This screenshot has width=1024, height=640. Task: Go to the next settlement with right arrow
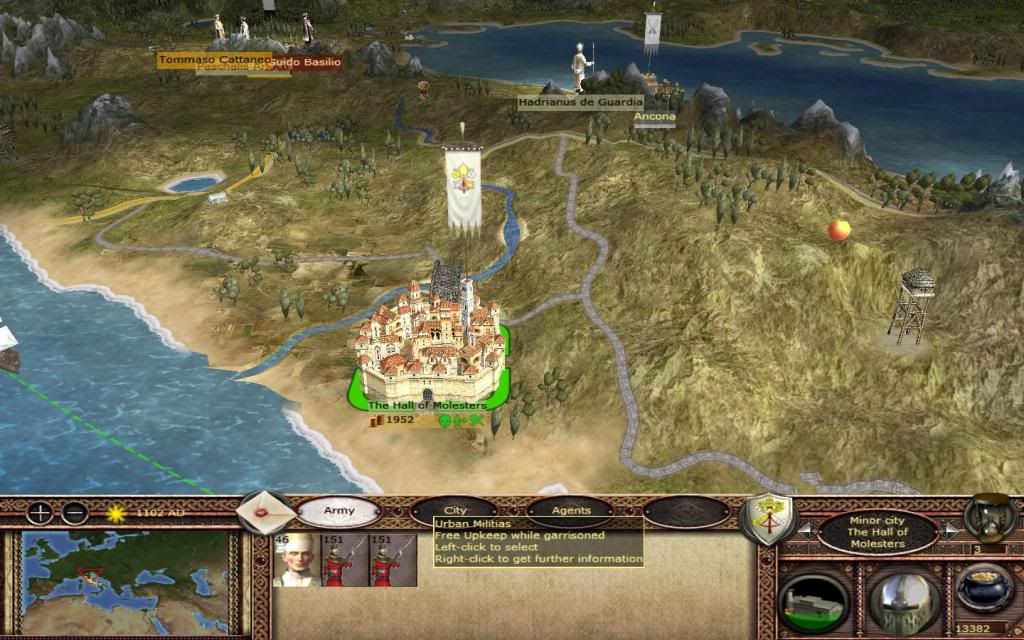pos(948,530)
